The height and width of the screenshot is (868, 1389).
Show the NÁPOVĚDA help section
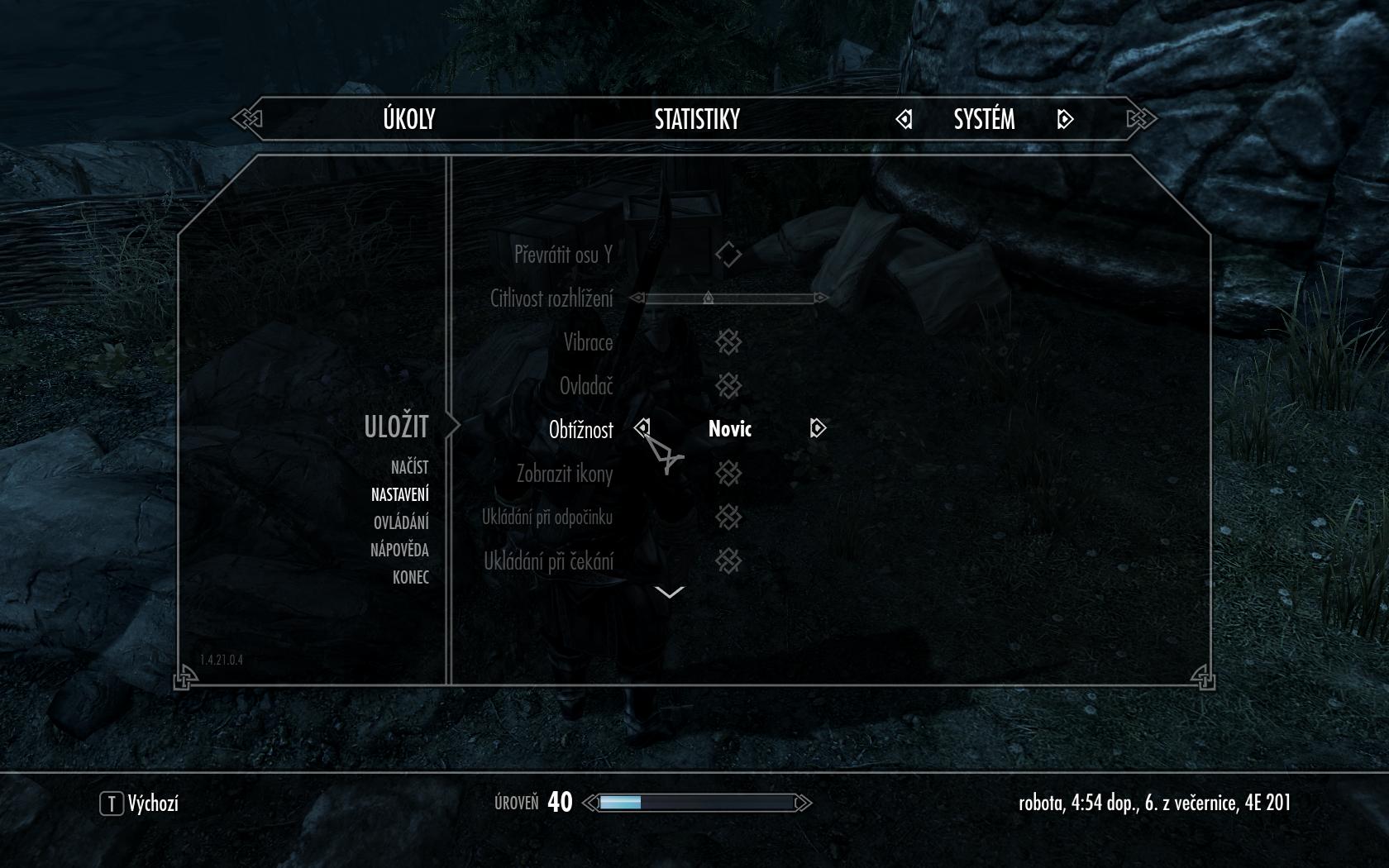click(399, 550)
